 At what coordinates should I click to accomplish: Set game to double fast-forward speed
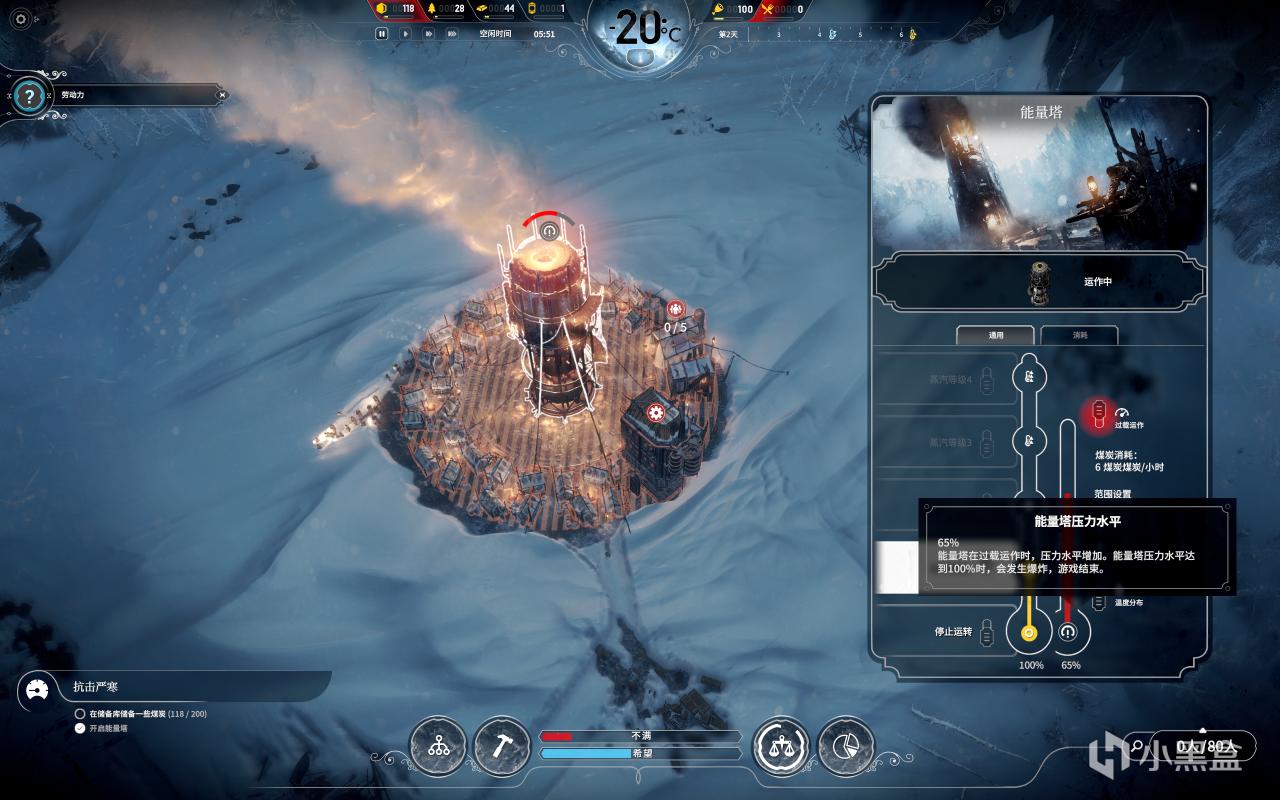[428, 33]
